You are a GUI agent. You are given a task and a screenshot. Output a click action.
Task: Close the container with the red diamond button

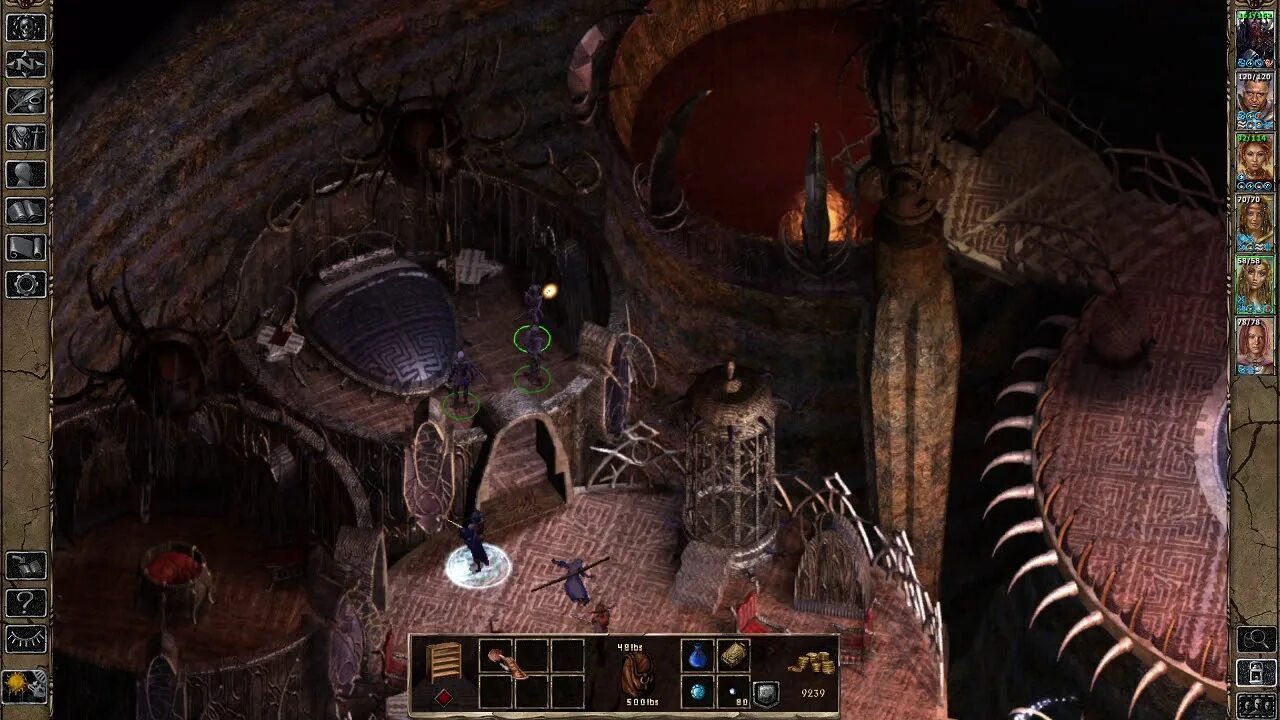444,695
